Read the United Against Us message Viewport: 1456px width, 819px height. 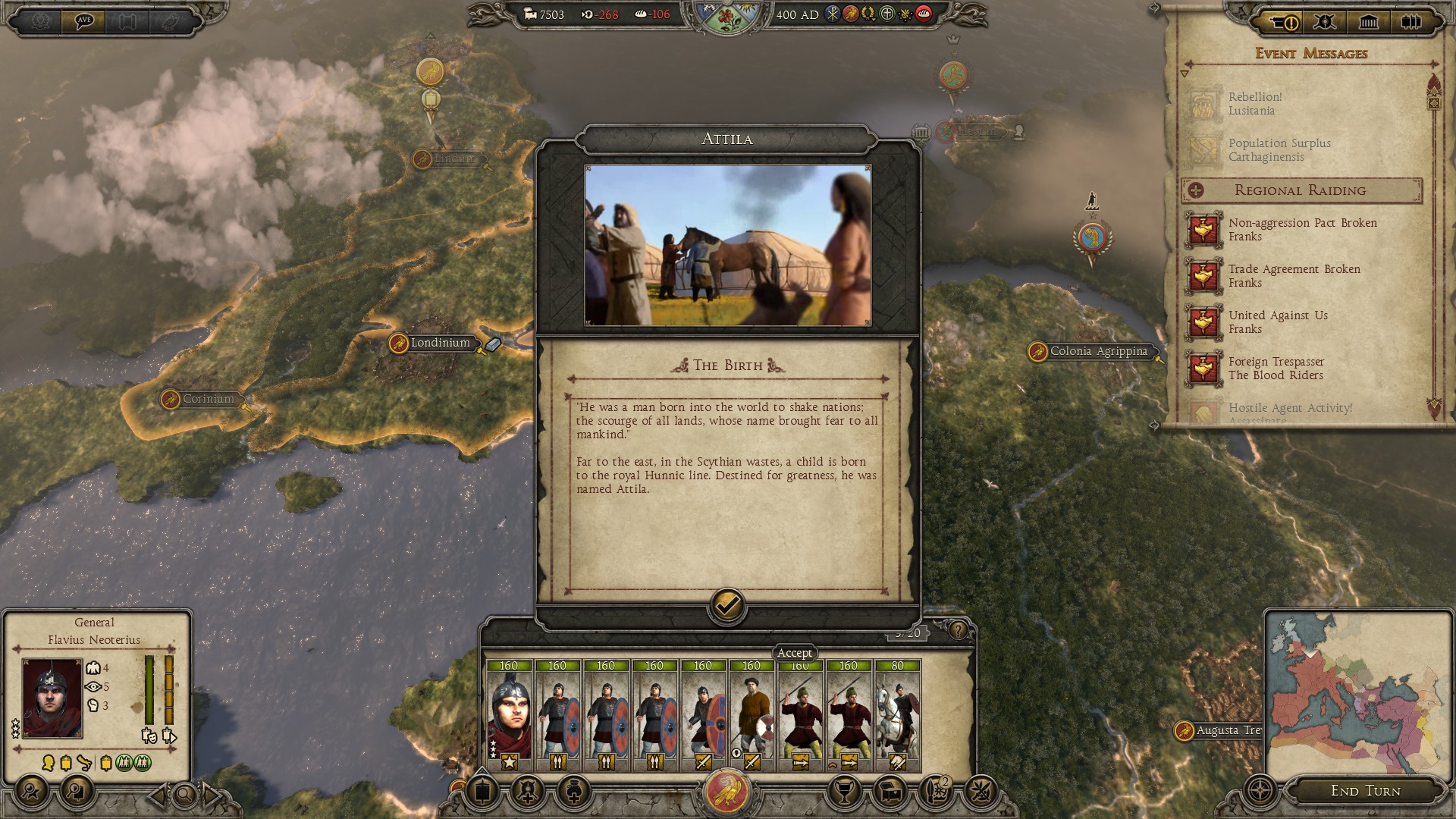point(1278,322)
